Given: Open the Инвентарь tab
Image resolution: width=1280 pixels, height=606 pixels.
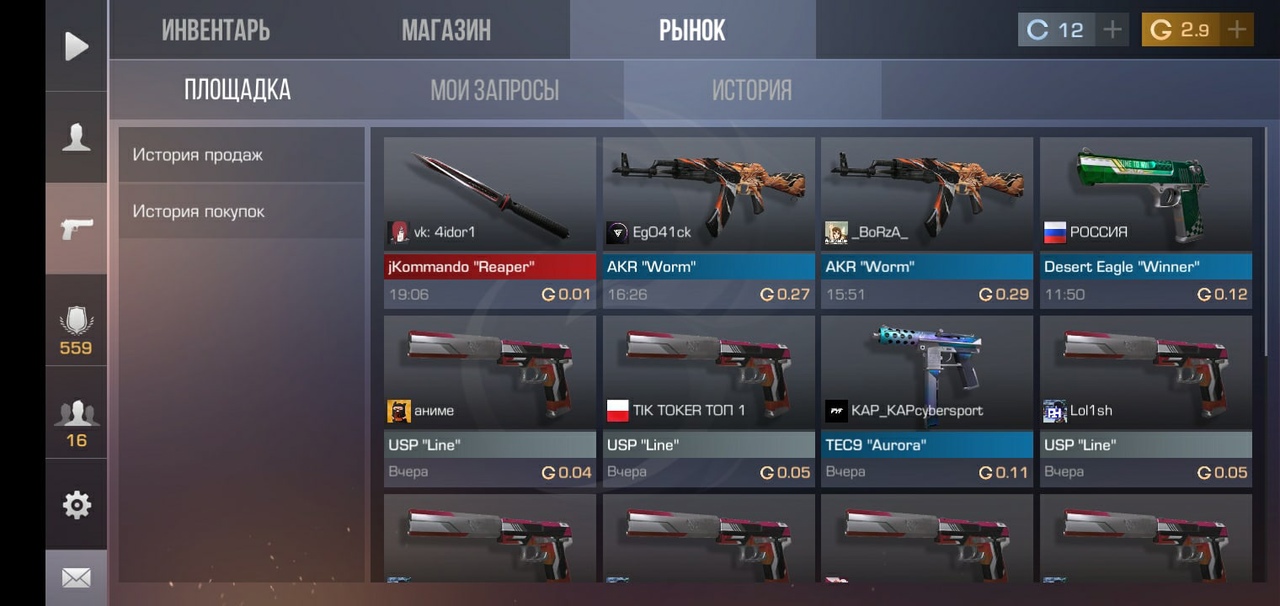Looking at the screenshot, I should tap(215, 30).
